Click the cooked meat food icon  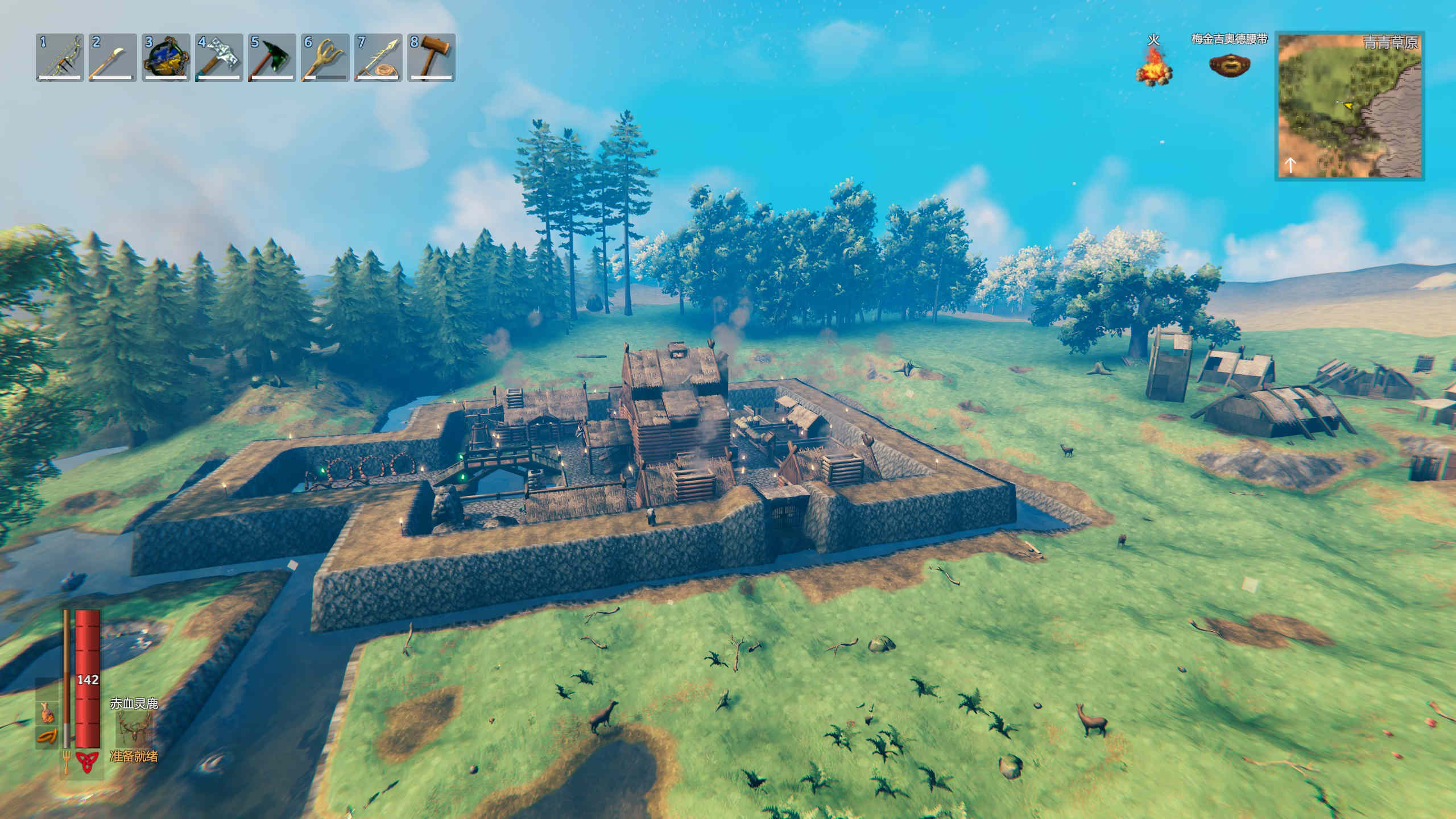(x=48, y=712)
